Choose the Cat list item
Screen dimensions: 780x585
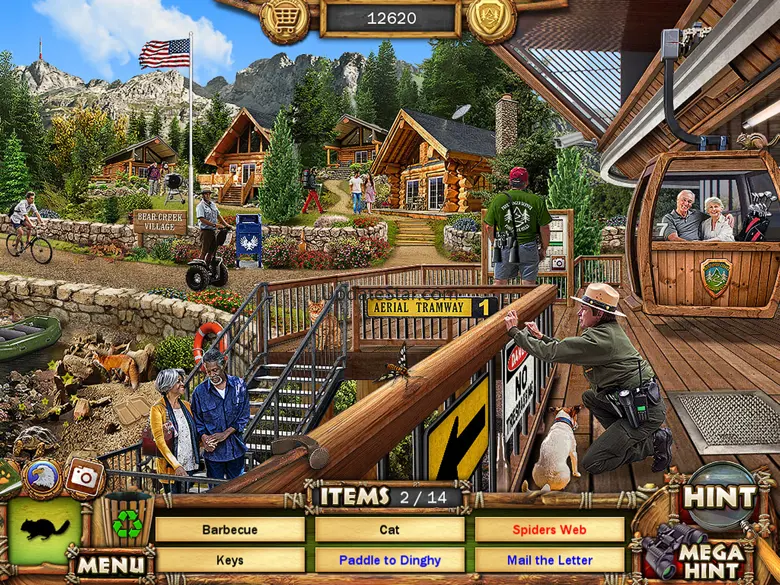click(390, 530)
